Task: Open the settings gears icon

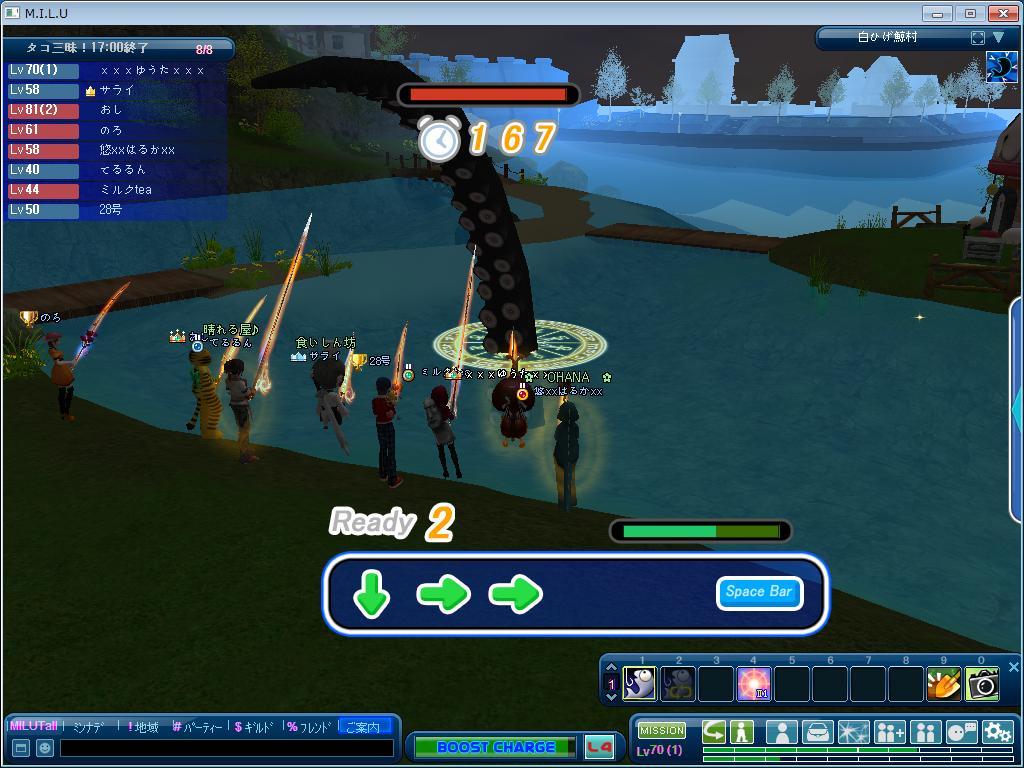Action: pos(997,732)
